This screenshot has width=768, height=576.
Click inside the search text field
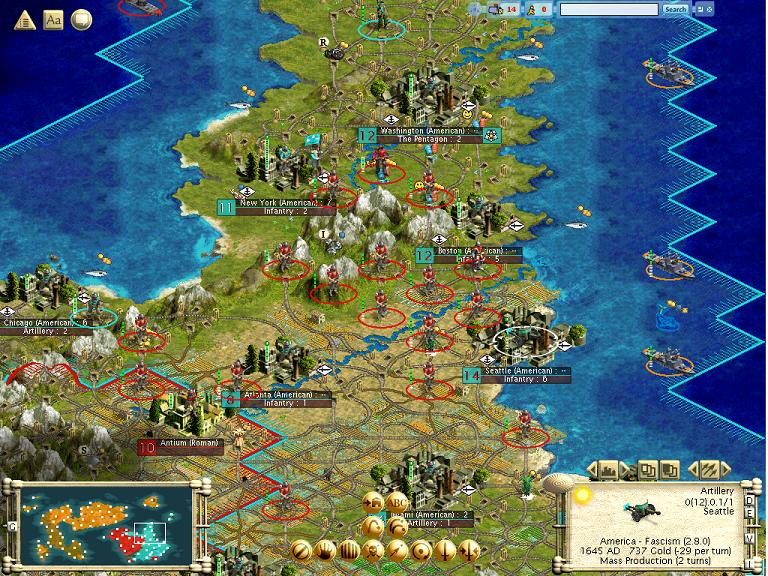point(610,9)
